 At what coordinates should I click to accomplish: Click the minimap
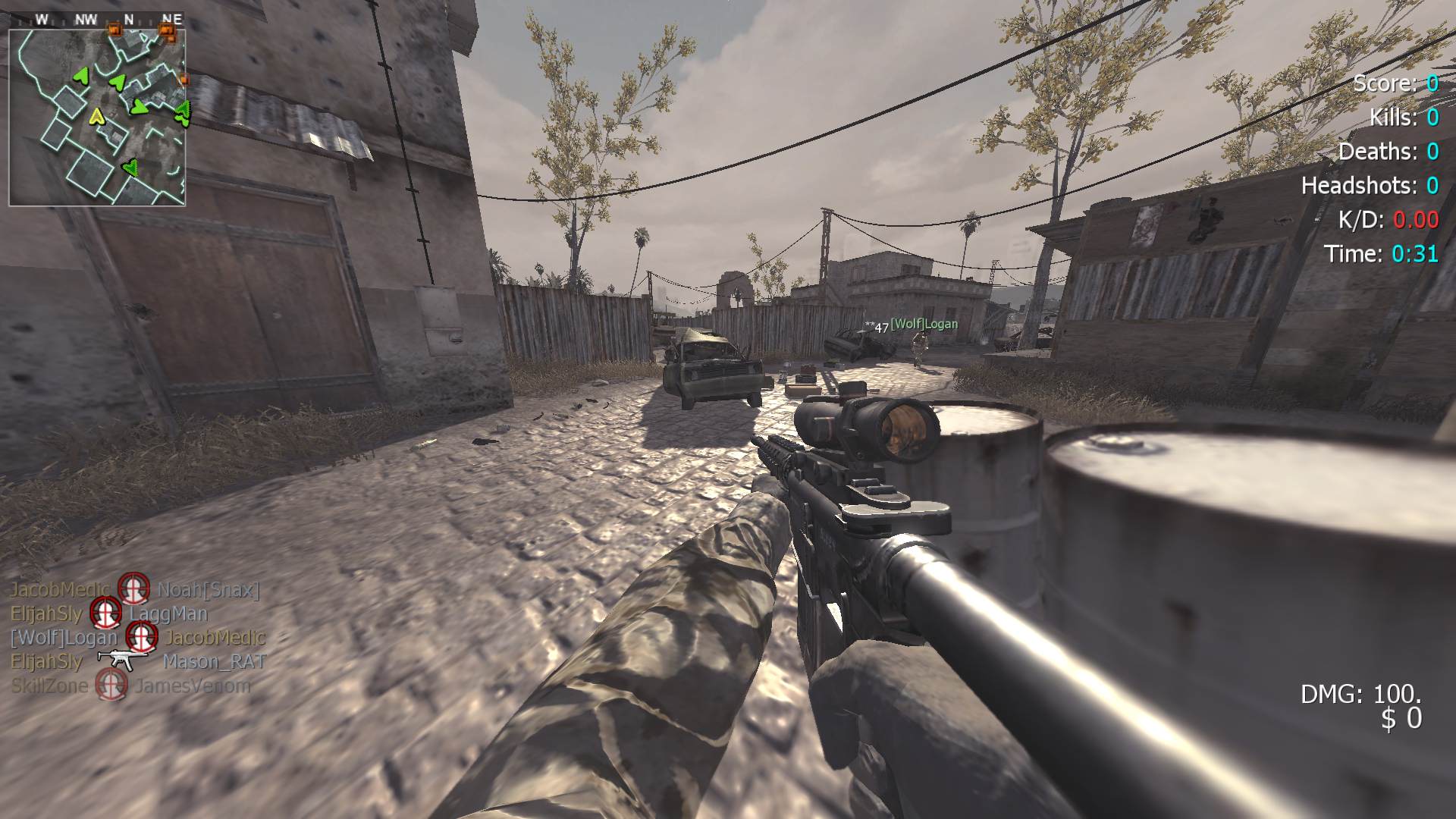click(x=97, y=118)
